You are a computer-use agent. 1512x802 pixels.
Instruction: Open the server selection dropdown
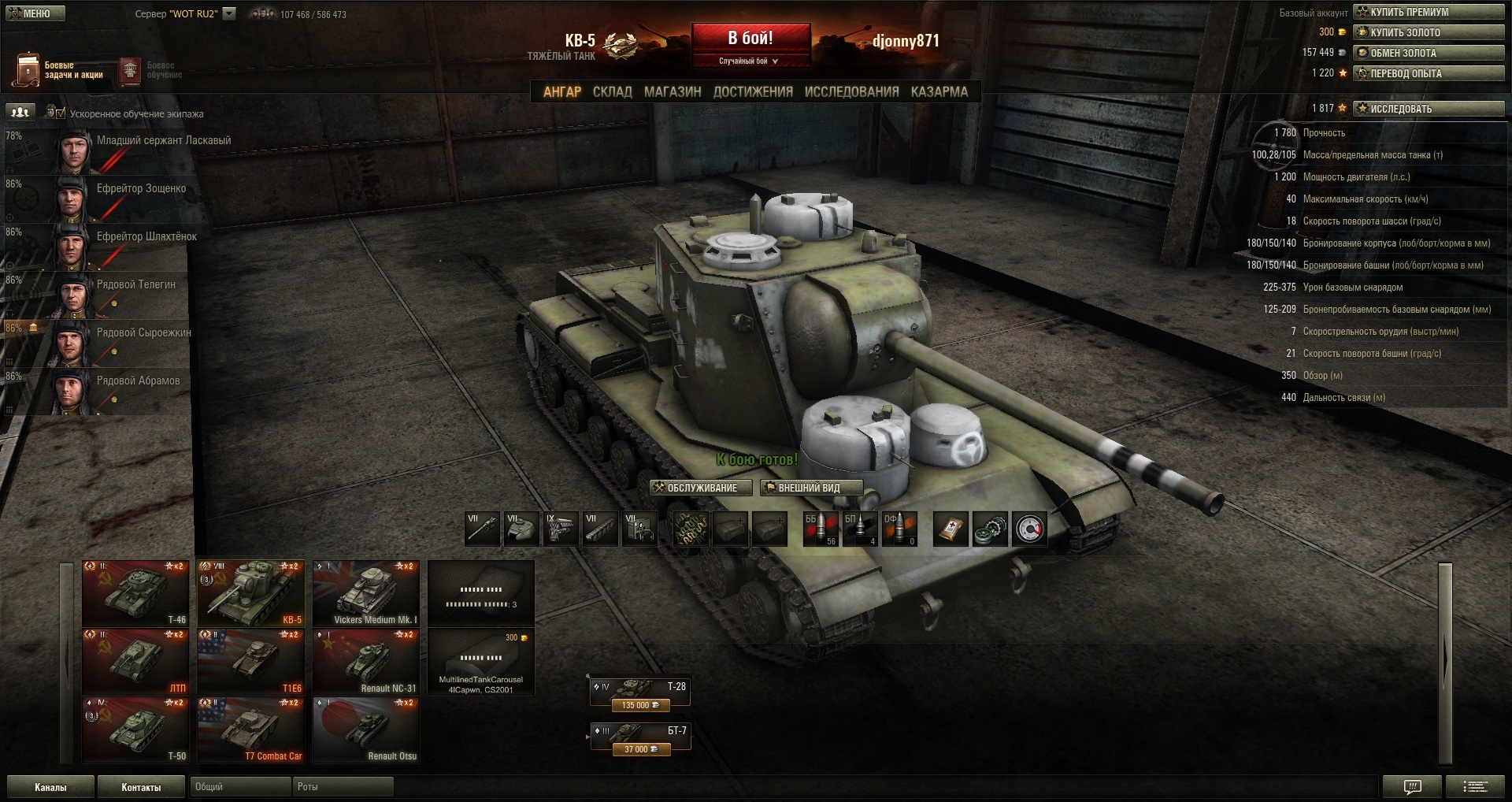pos(229,13)
